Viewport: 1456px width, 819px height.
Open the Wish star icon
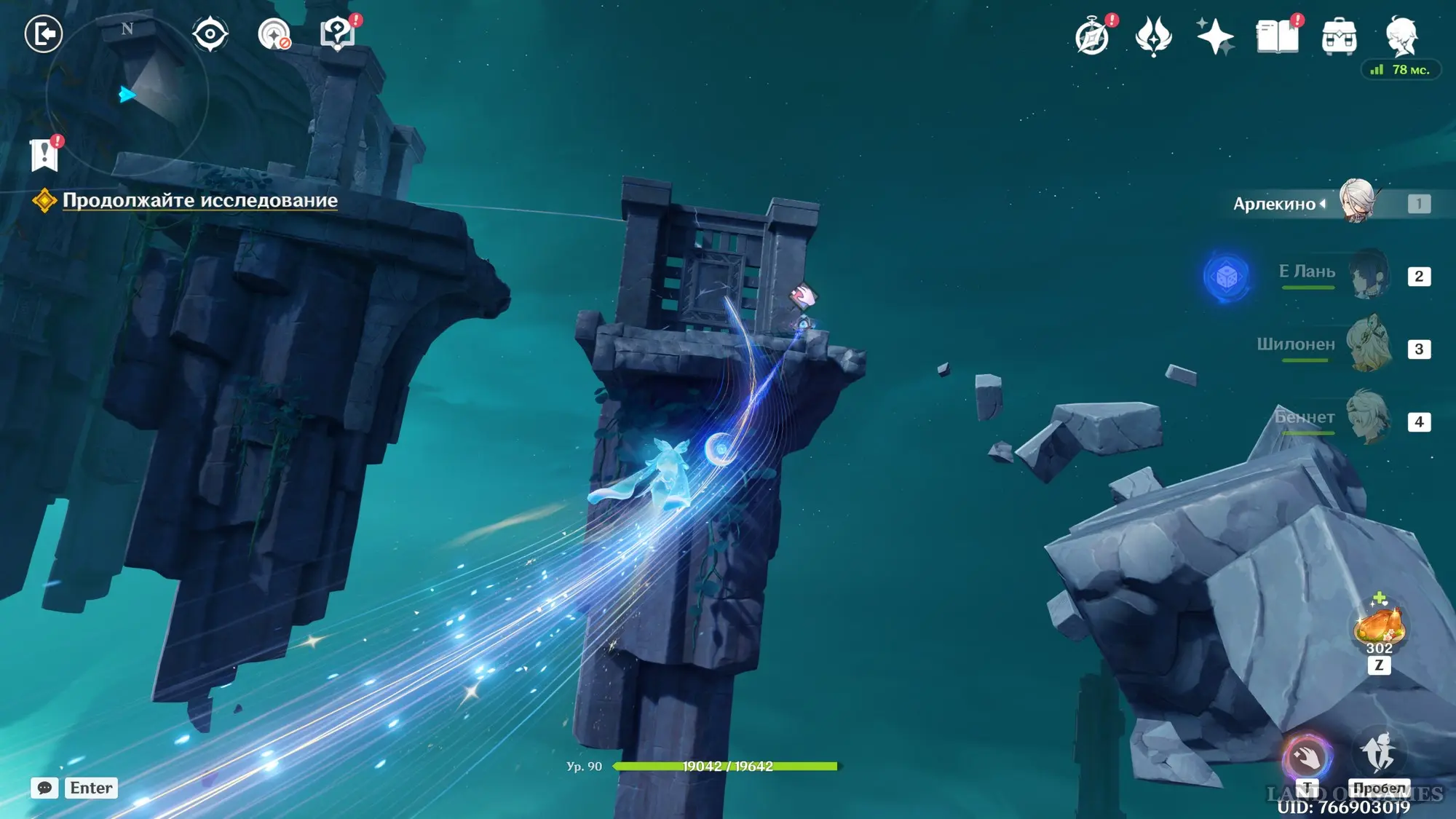tap(1215, 36)
